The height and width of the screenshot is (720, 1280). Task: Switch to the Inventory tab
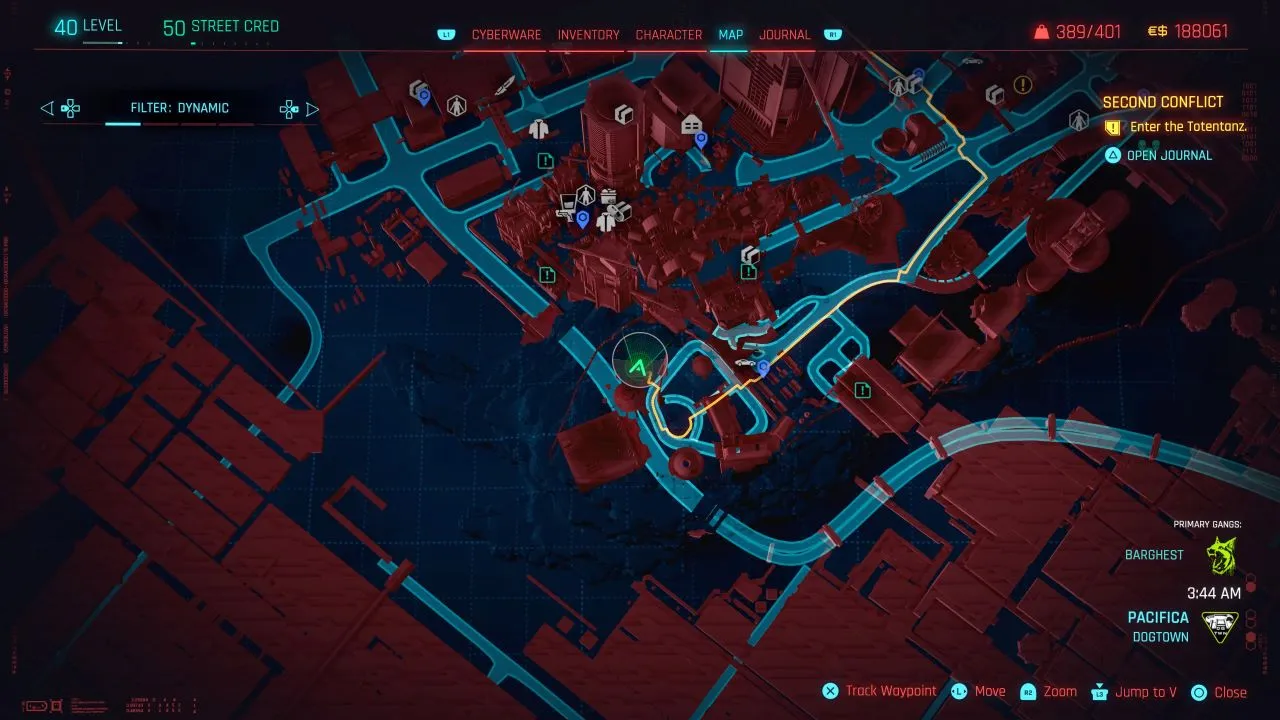588,34
